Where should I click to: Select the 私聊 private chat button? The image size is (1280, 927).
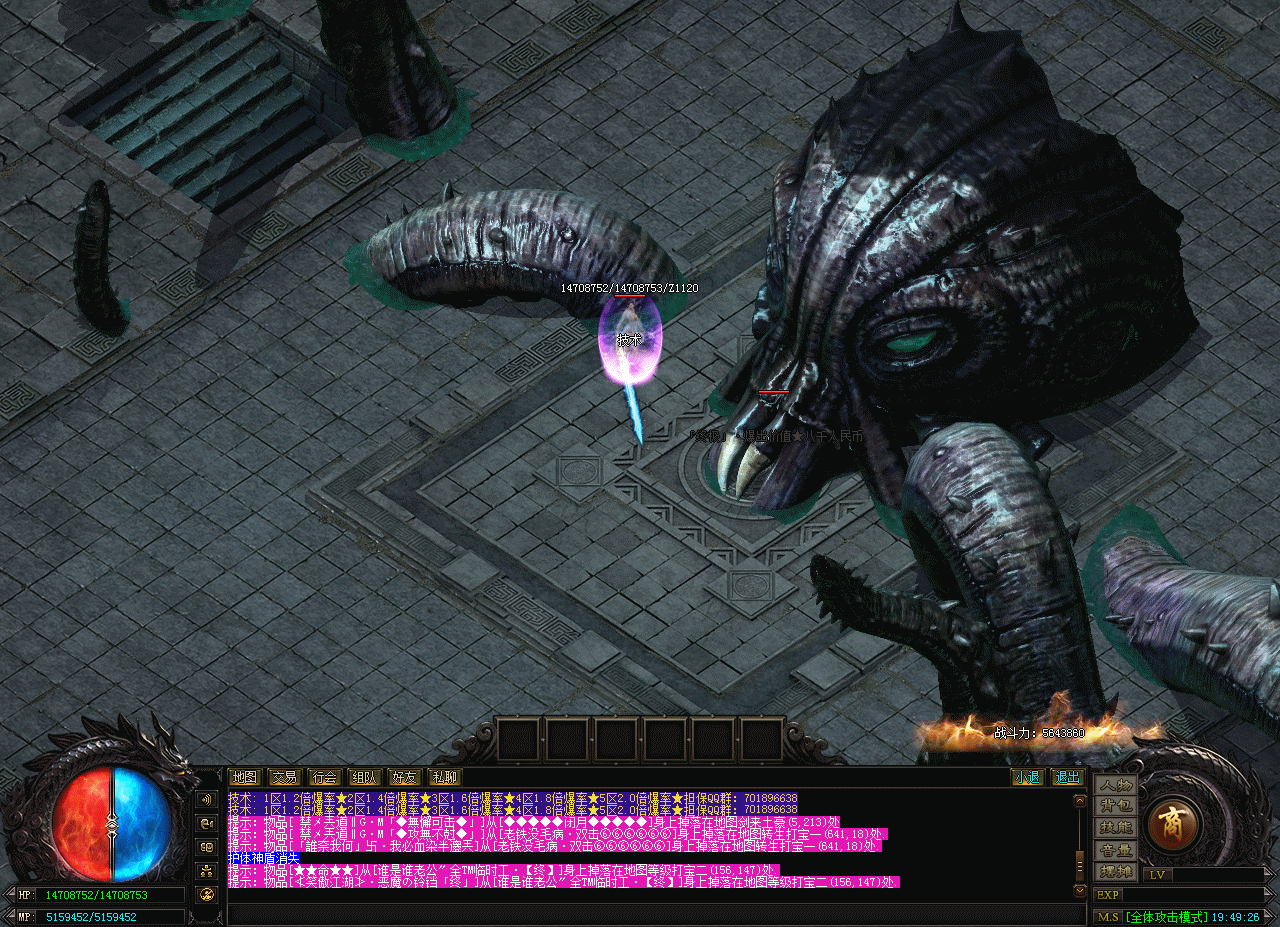(x=444, y=777)
